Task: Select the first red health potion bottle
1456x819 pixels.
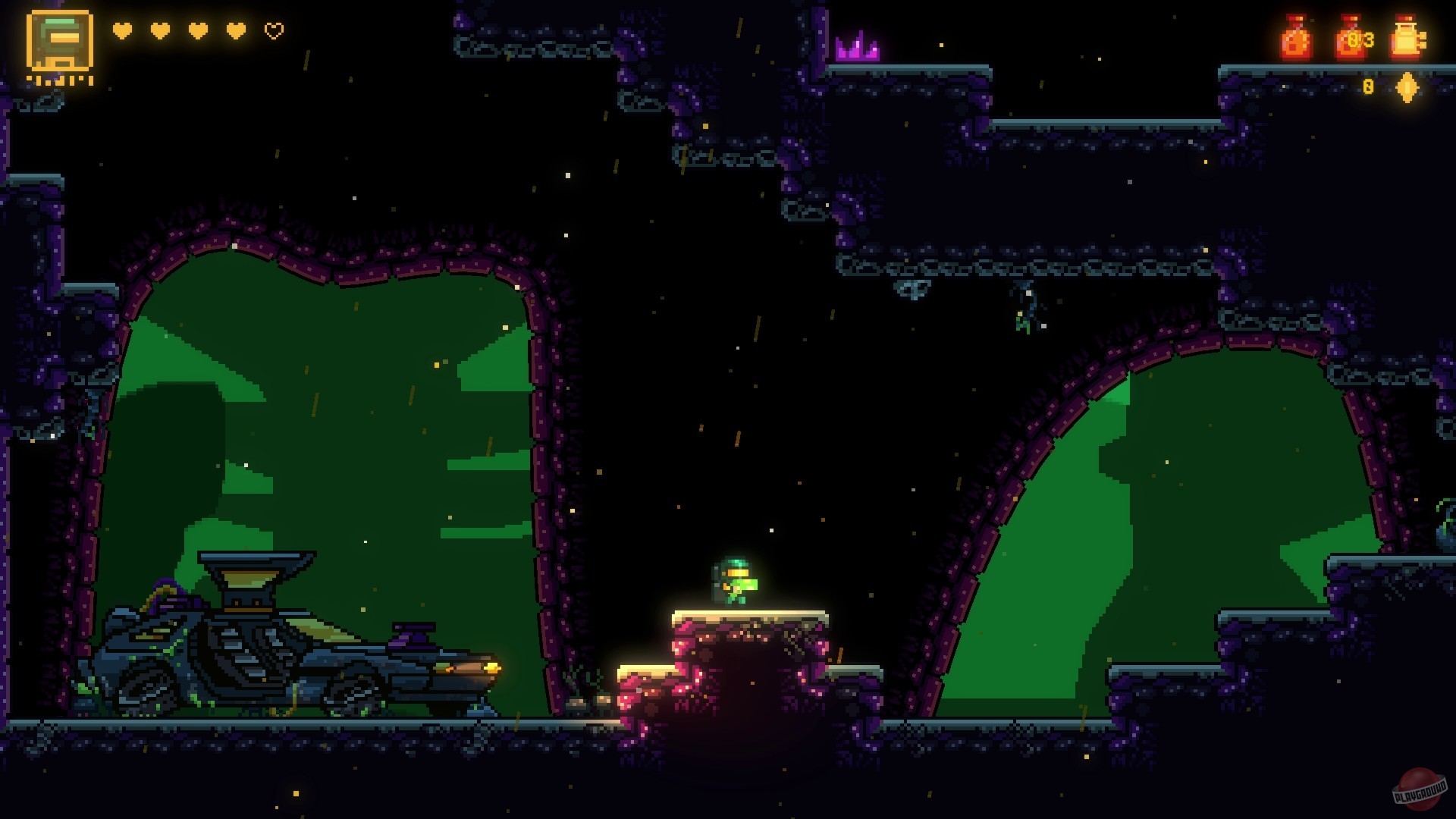Action: pyautogui.click(x=1297, y=36)
